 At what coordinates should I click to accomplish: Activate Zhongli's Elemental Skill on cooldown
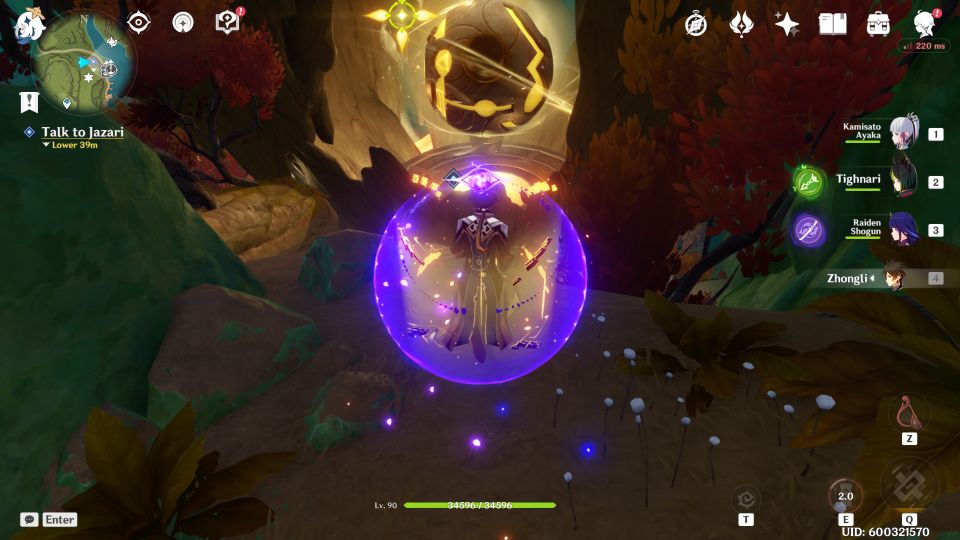845,495
